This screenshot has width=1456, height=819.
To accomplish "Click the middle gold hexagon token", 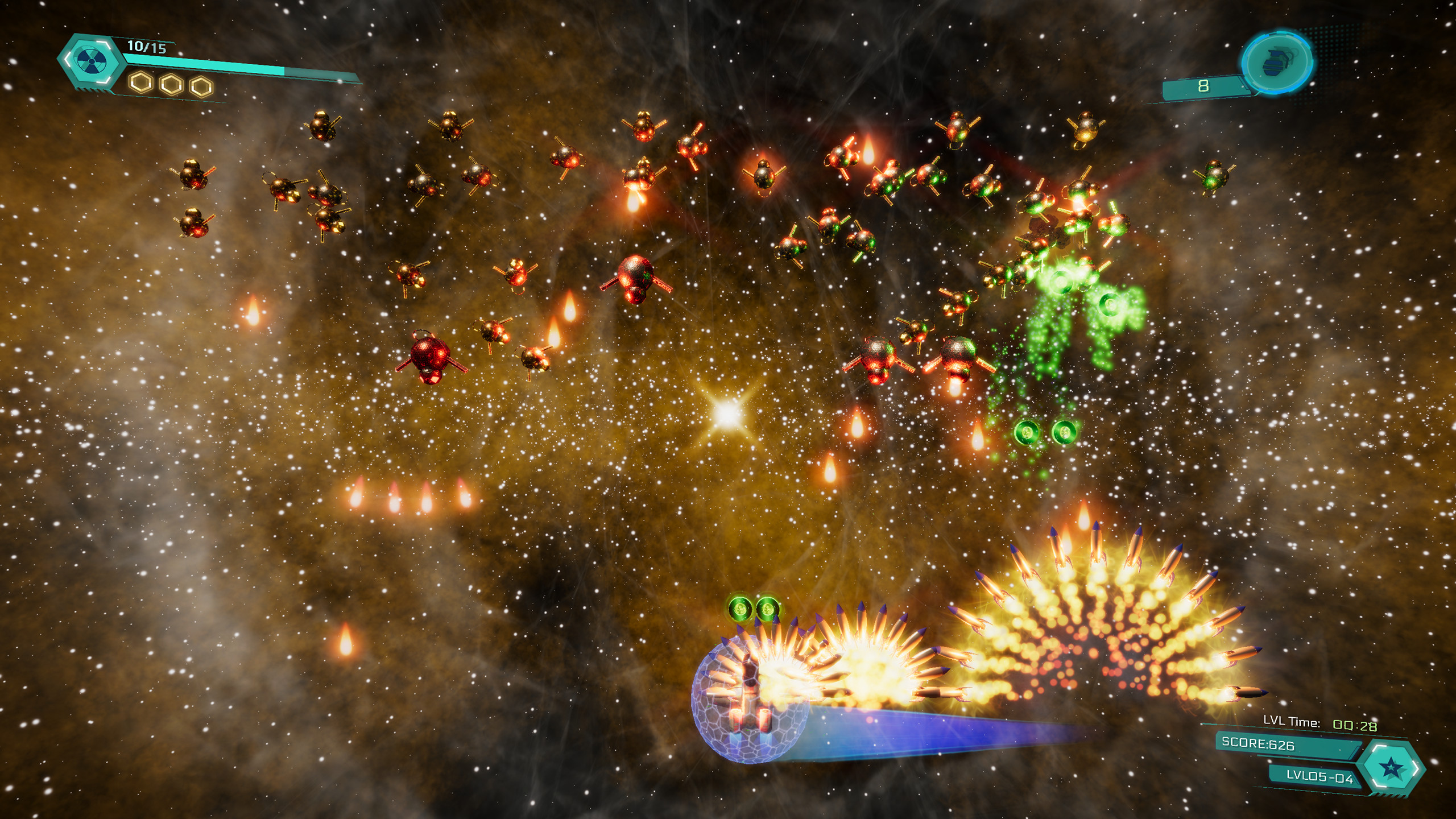I will pyautogui.click(x=172, y=85).
